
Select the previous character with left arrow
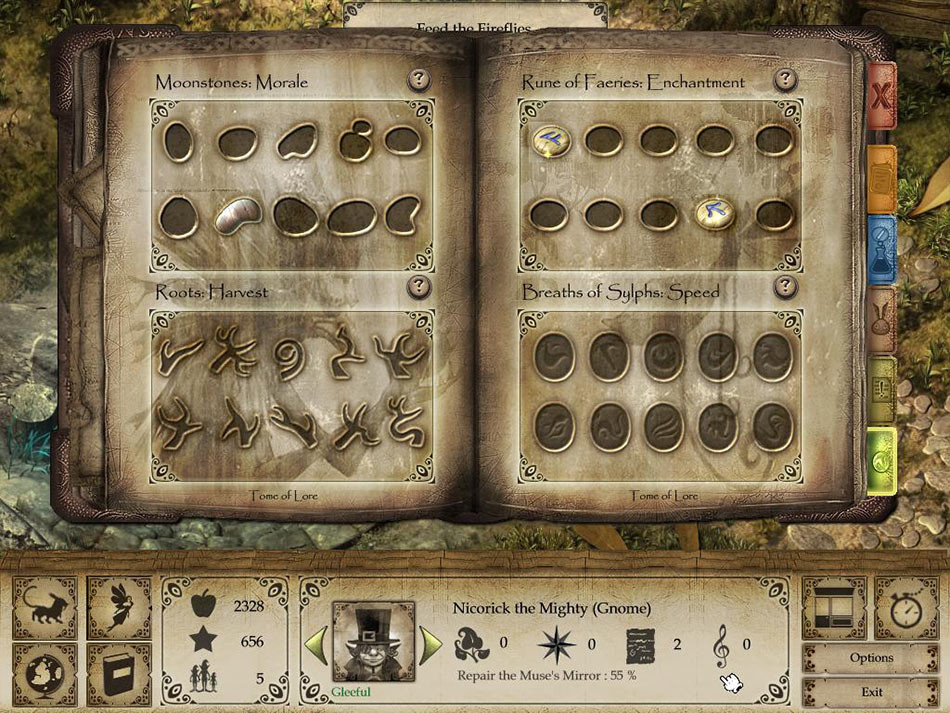315,645
